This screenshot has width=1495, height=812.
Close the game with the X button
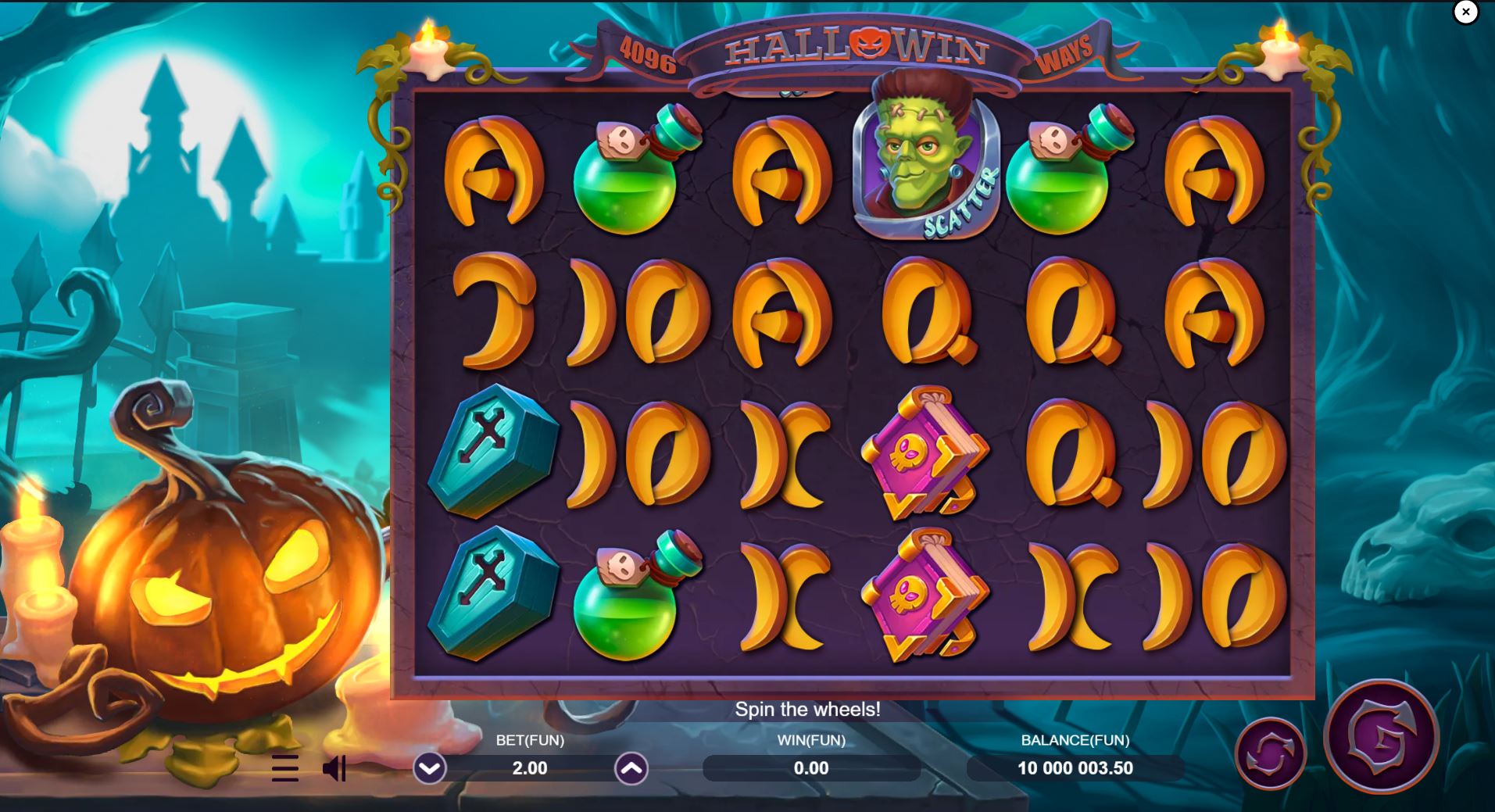[x=1465, y=12]
